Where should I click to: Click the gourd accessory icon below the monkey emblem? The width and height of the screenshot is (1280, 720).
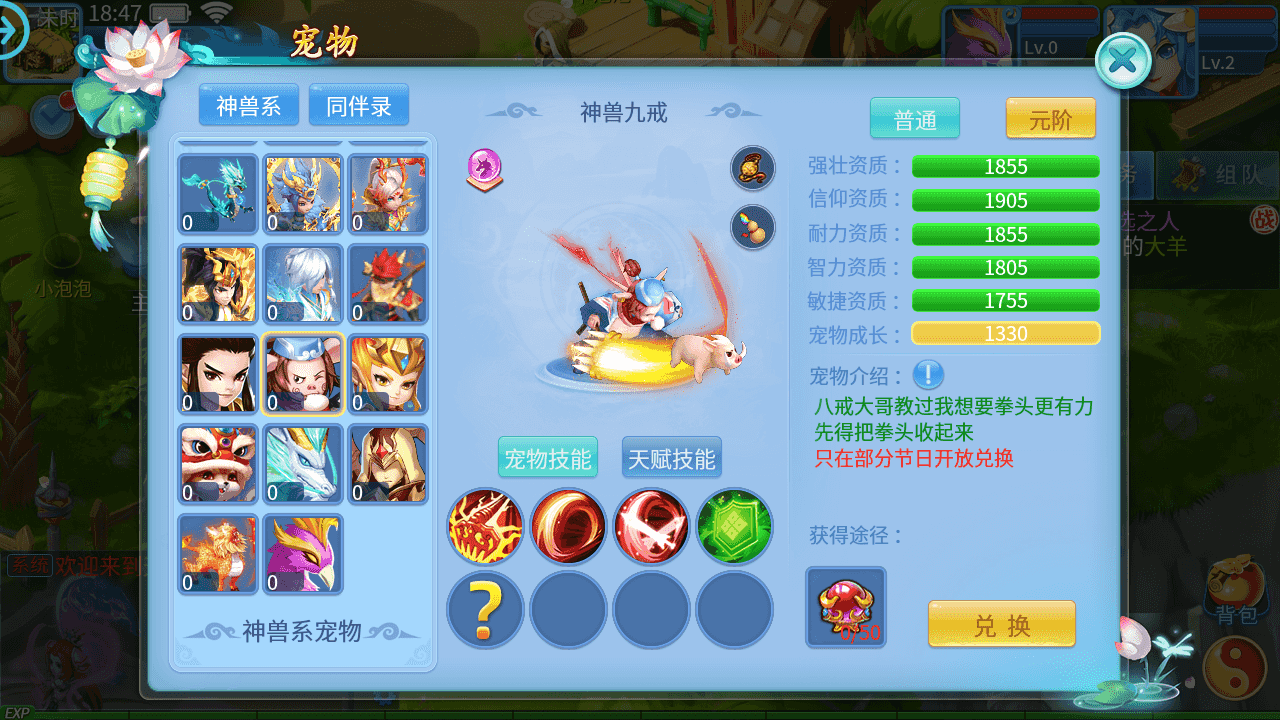(751, 227)
